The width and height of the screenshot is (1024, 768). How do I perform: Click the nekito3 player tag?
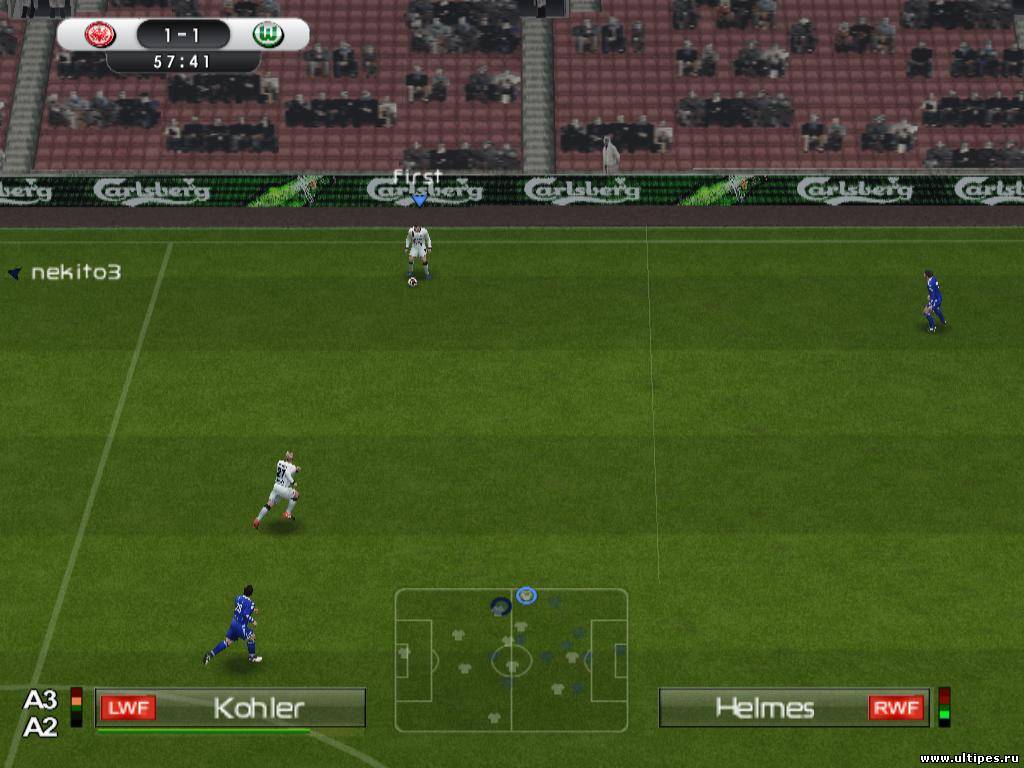click(x=75, y=272)
